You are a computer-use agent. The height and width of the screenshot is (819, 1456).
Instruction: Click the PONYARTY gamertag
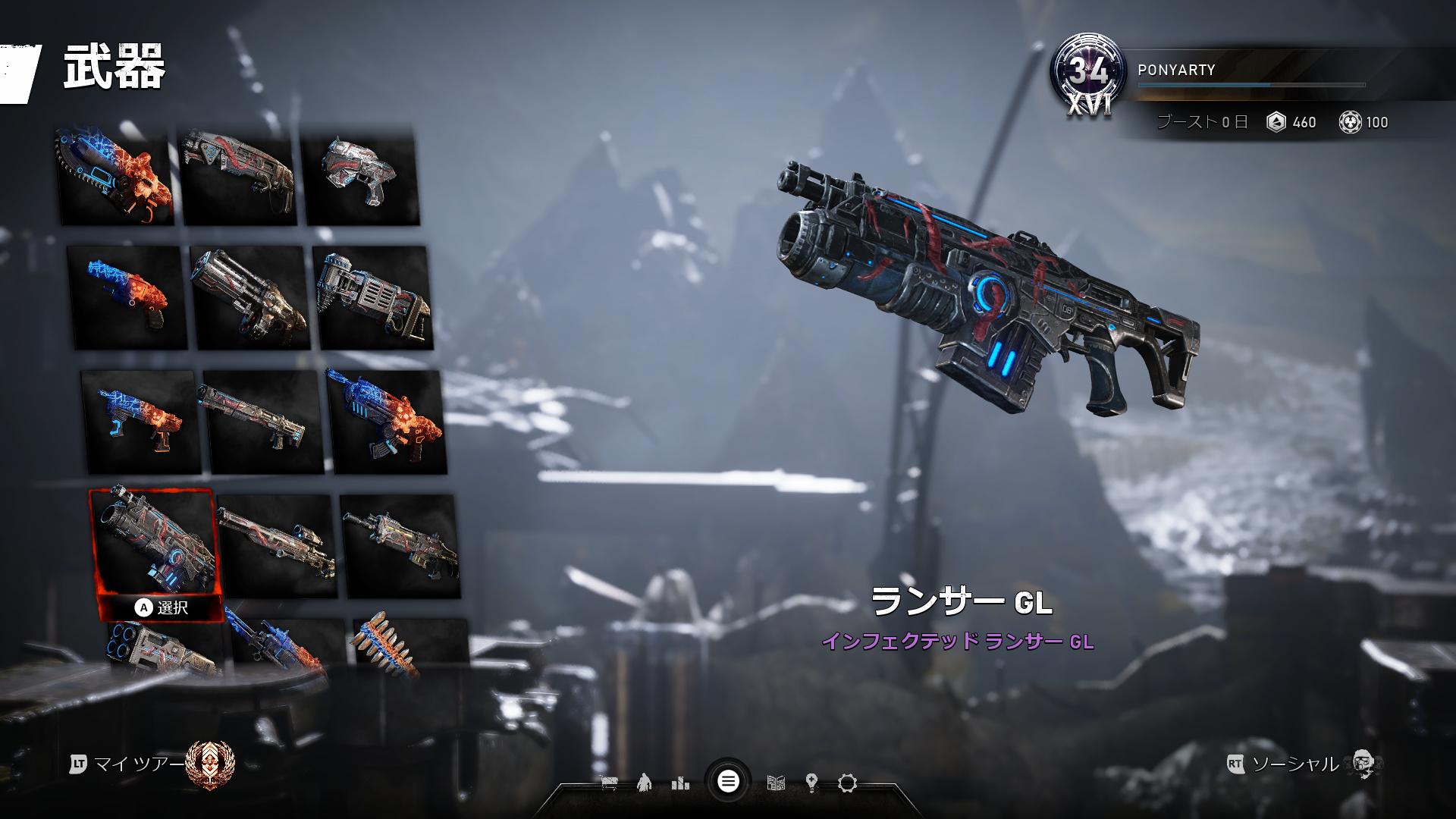(x=1176, y=70)
